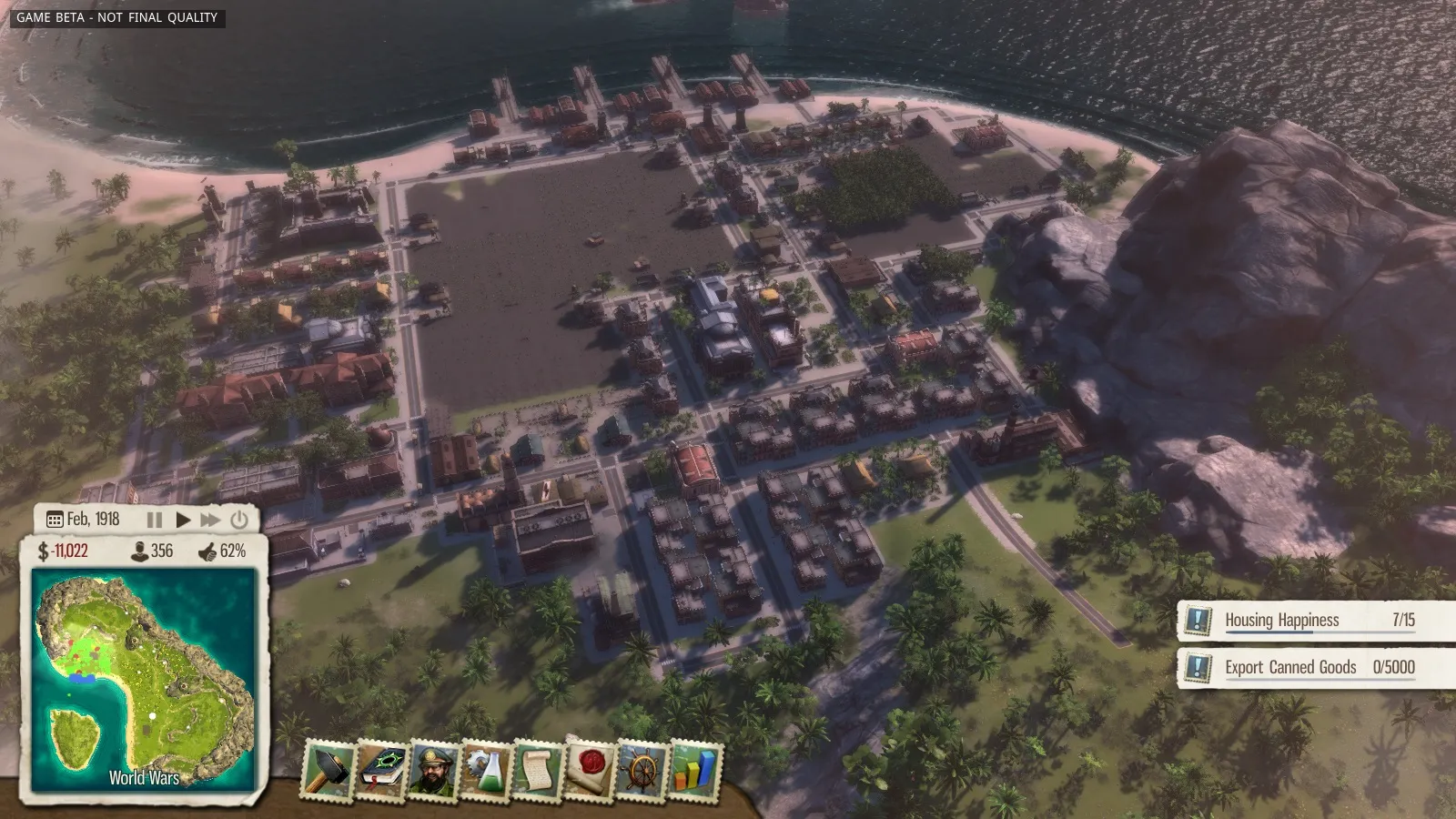Open the research gear and flask stamp

(486, 770)
